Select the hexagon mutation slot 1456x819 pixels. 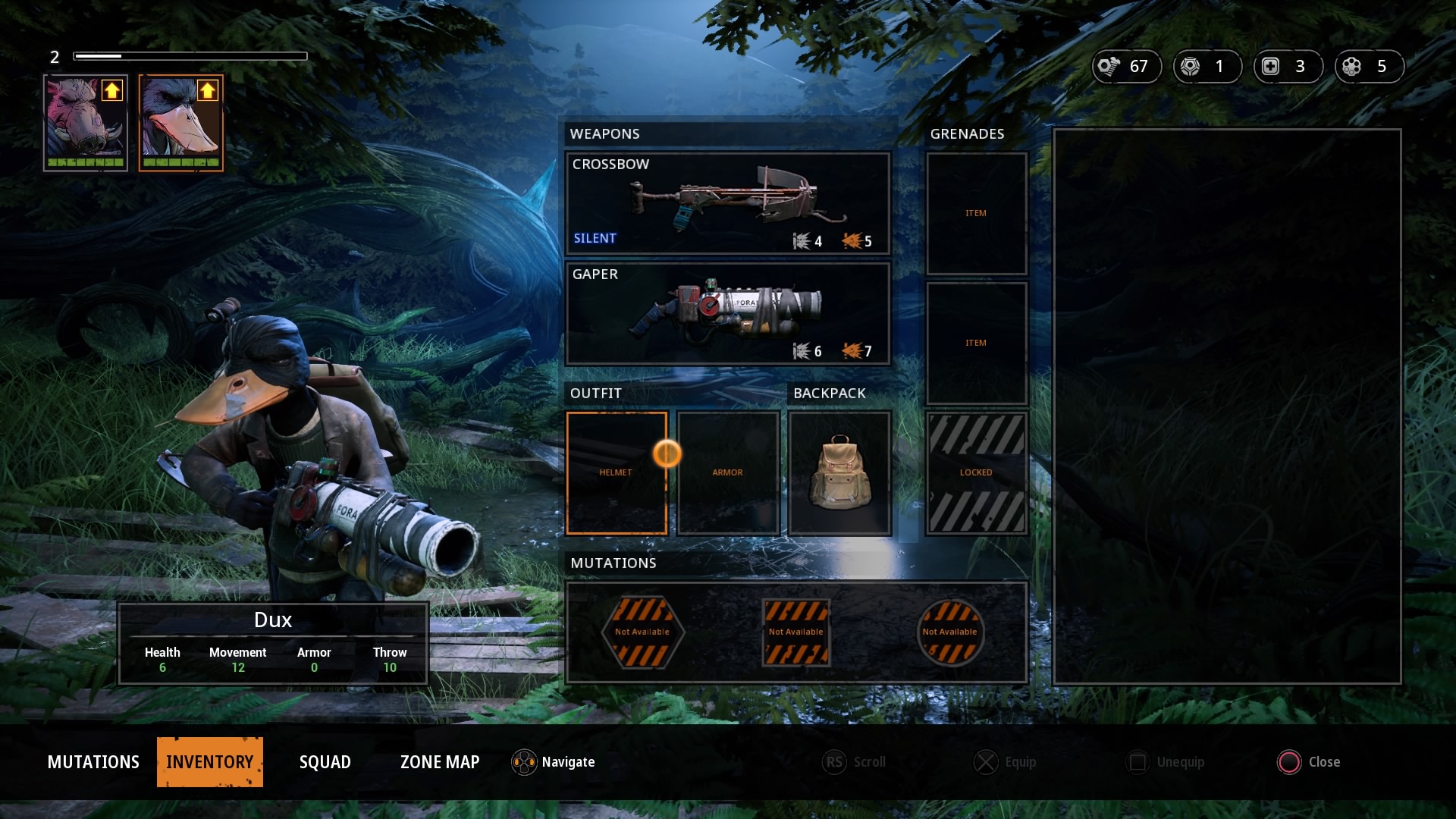(x=642, y=632)
